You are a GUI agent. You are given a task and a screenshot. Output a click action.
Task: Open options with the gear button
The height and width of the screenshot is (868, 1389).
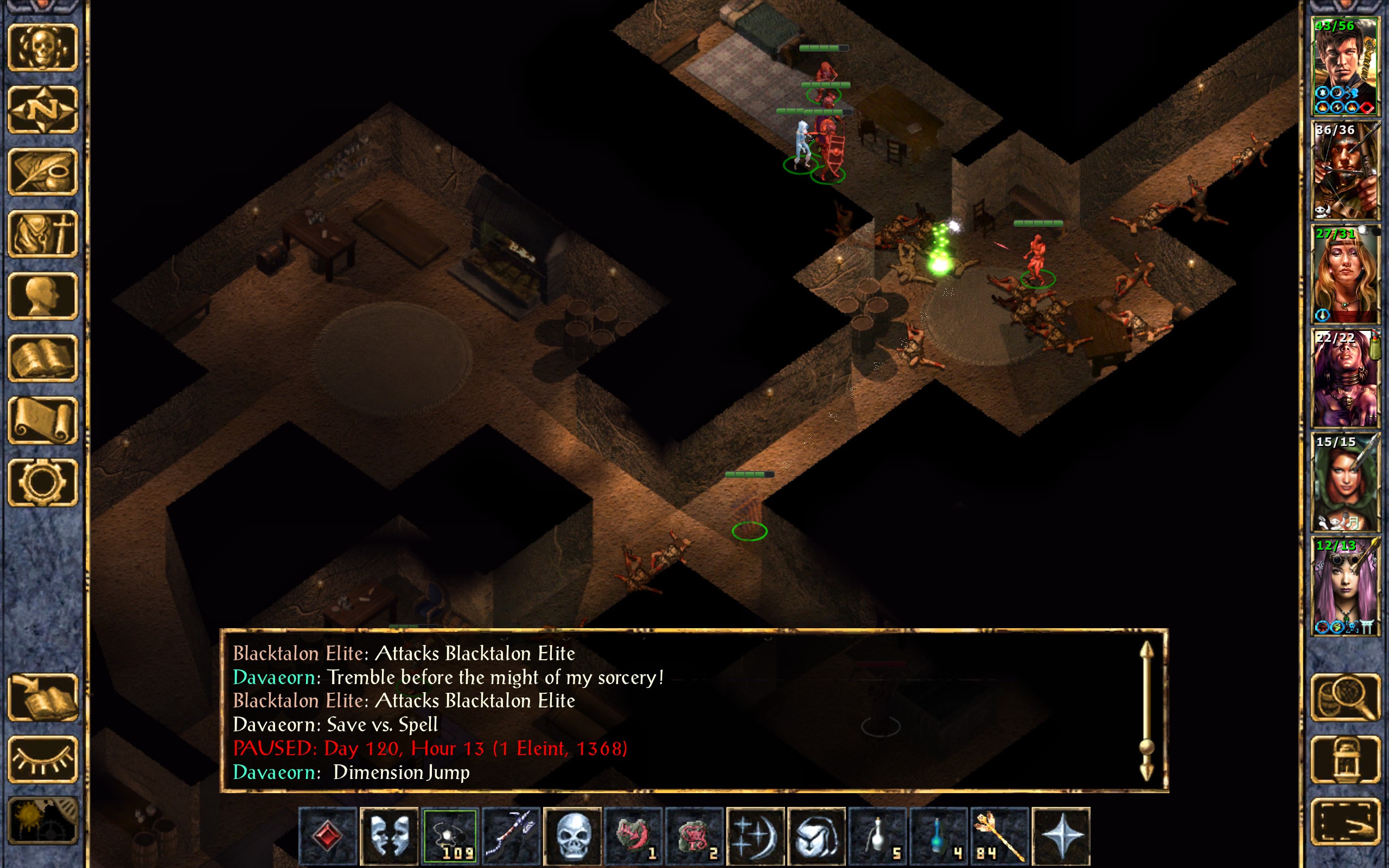tap(43, 482)
